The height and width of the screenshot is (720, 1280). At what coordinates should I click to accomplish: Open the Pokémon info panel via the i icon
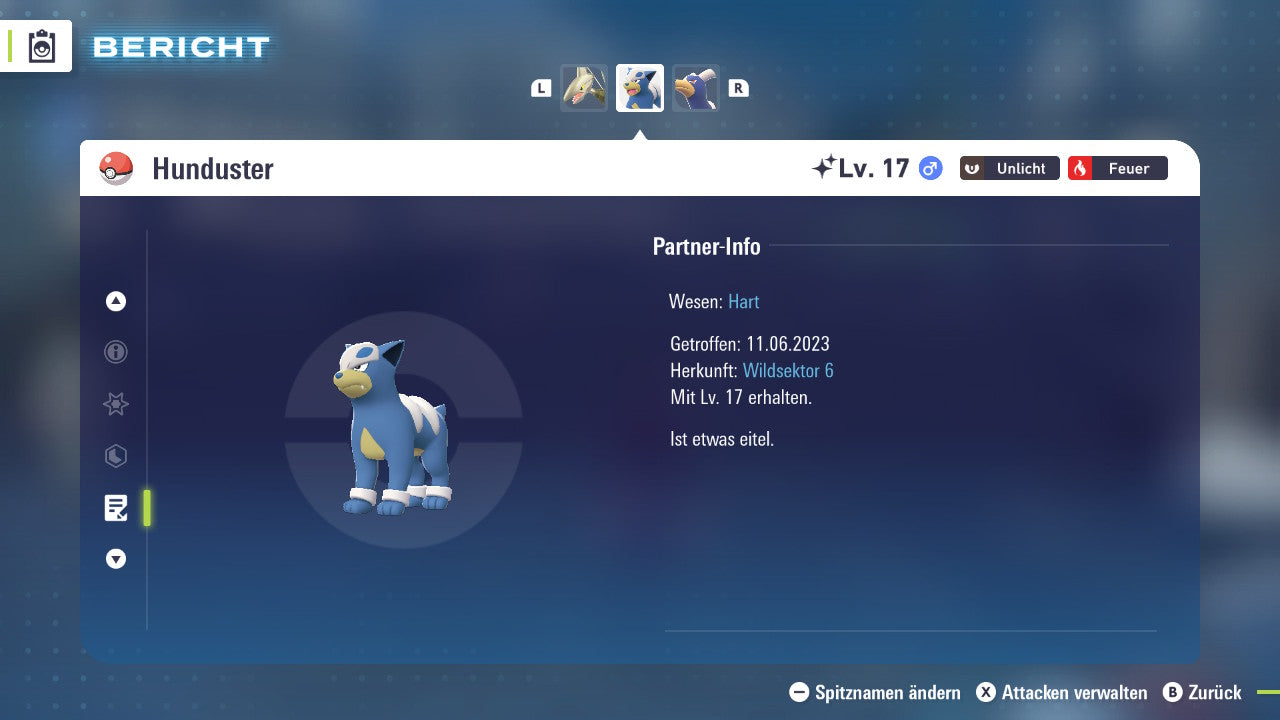[x=115, y=352]
